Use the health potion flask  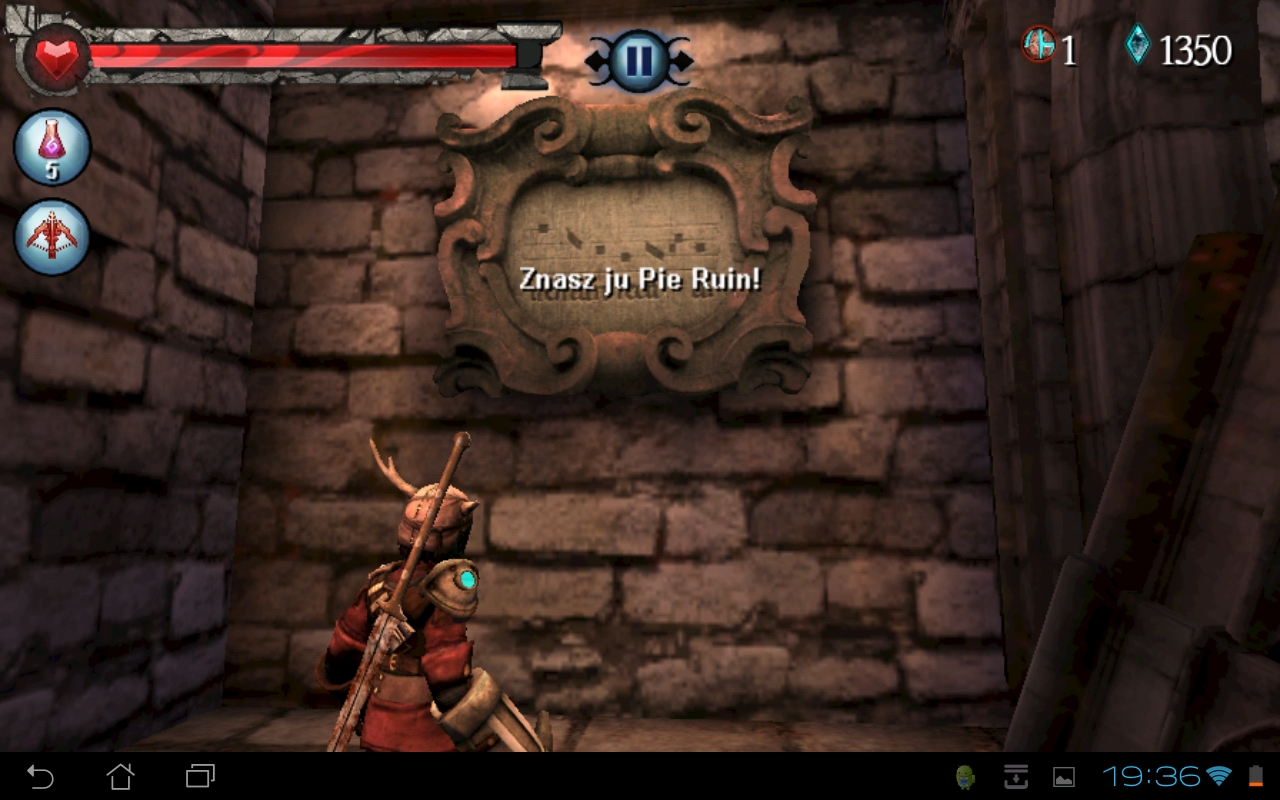52,147
